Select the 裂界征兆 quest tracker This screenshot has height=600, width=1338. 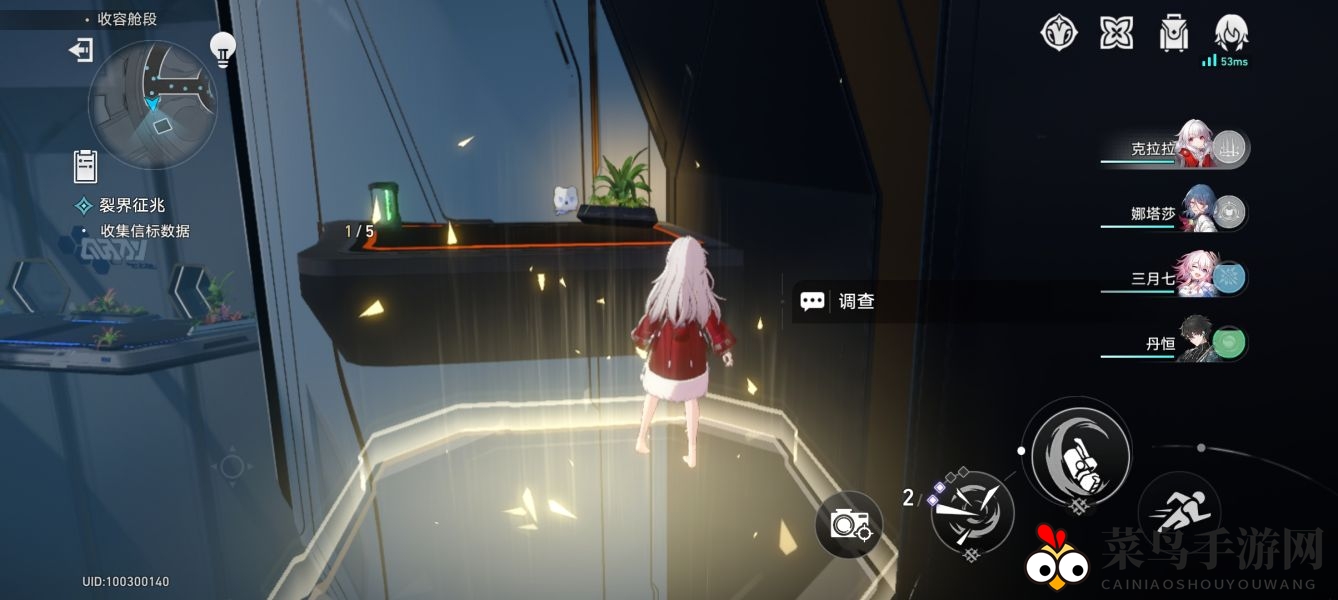click(x=131, y=206)
